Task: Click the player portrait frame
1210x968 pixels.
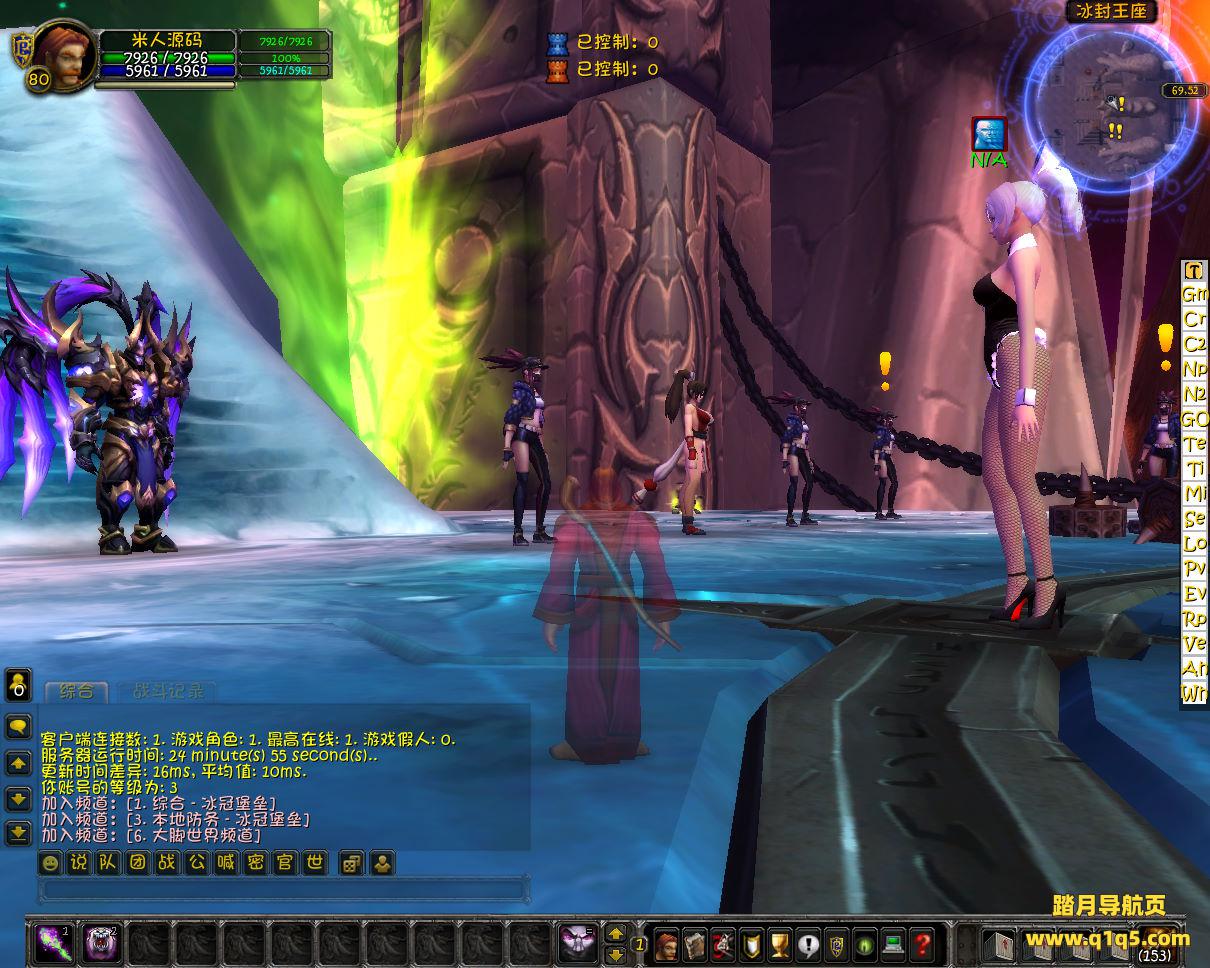Action: click(65, 54)
